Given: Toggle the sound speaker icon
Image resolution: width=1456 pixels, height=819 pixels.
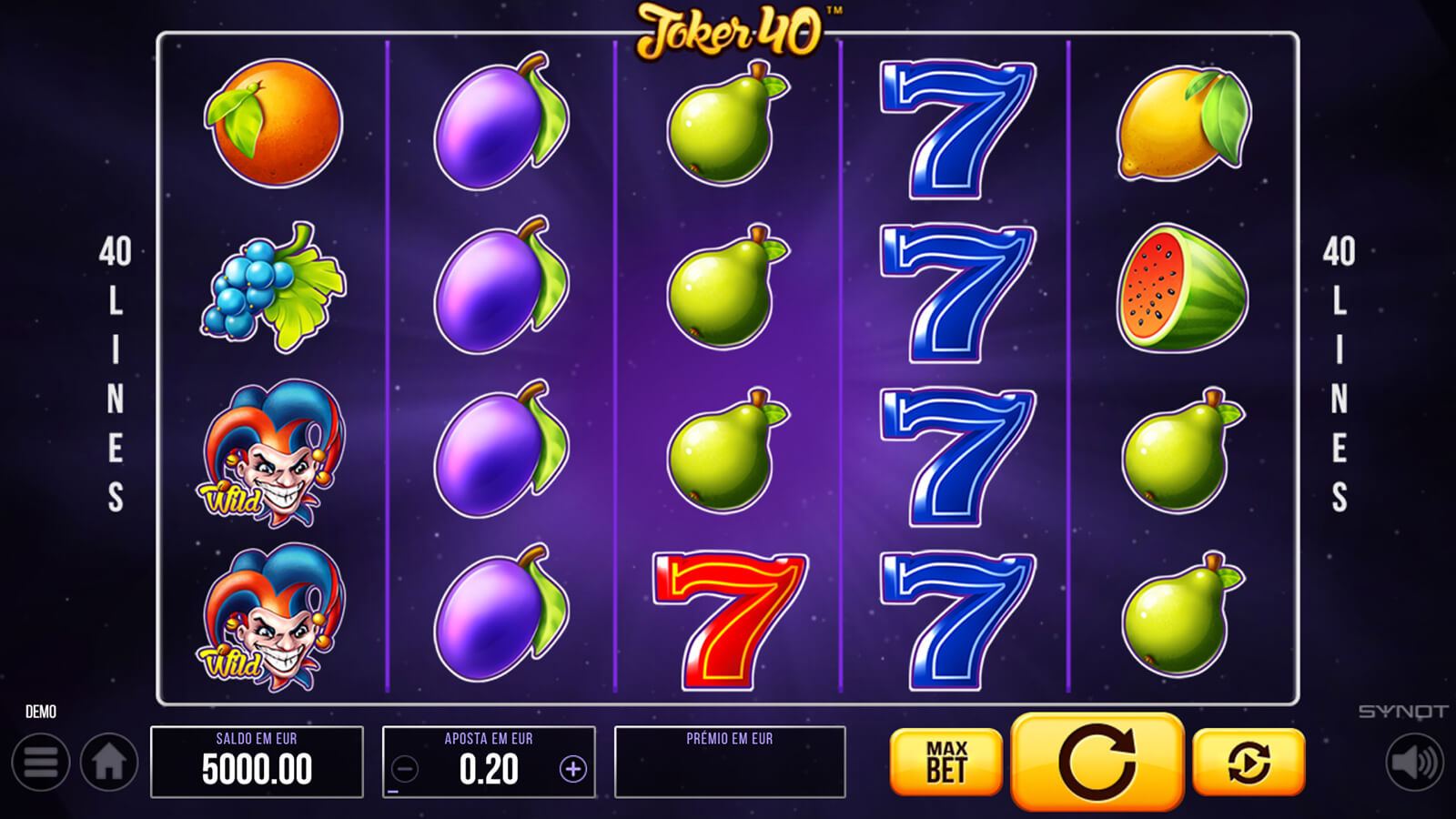Looking at the screenshot, I should tap(1414, 763).
